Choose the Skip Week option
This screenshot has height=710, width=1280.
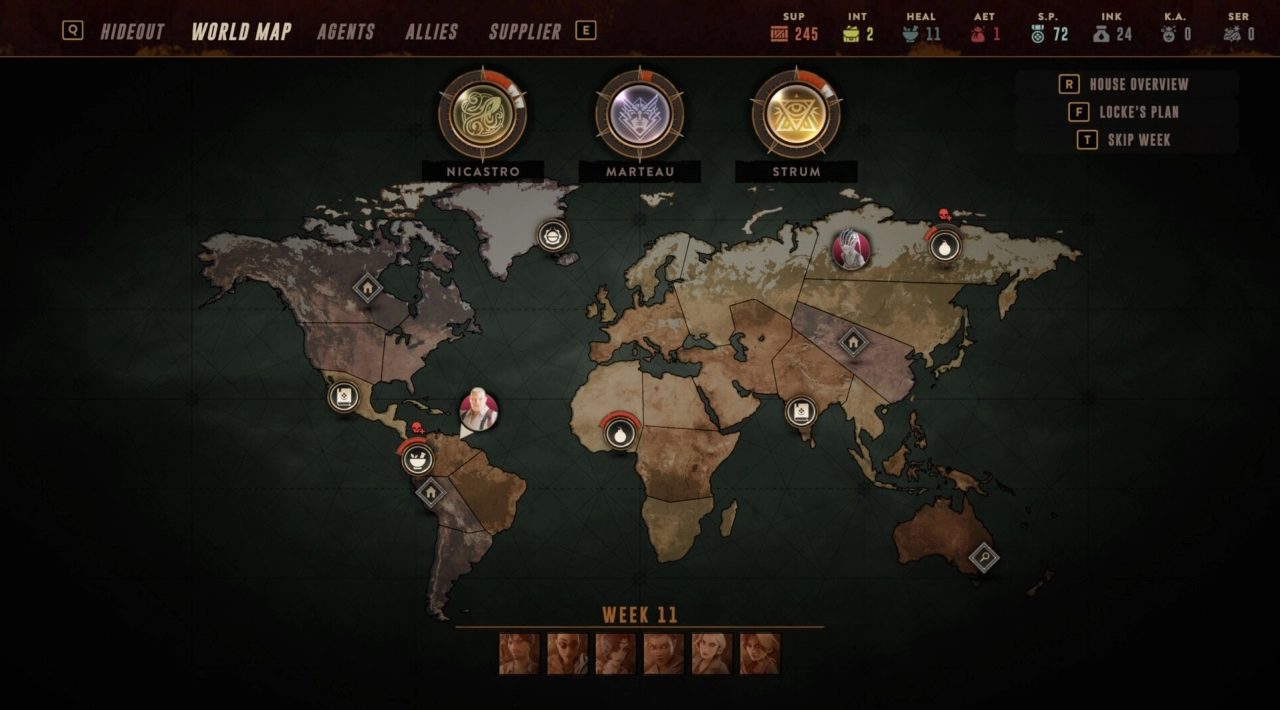pos(1138,140)
